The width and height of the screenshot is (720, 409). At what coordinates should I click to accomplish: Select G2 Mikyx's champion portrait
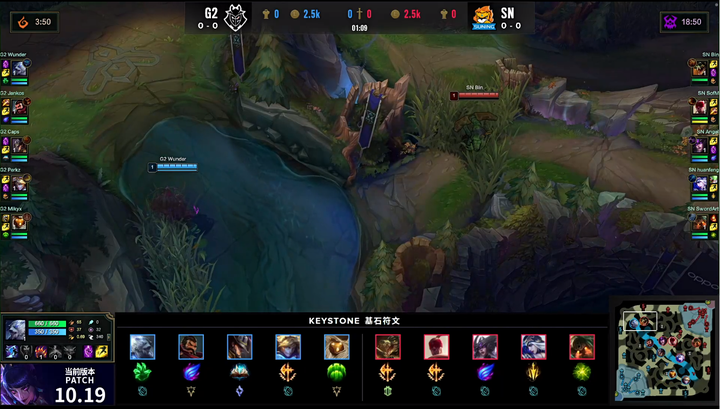(18, 222)
